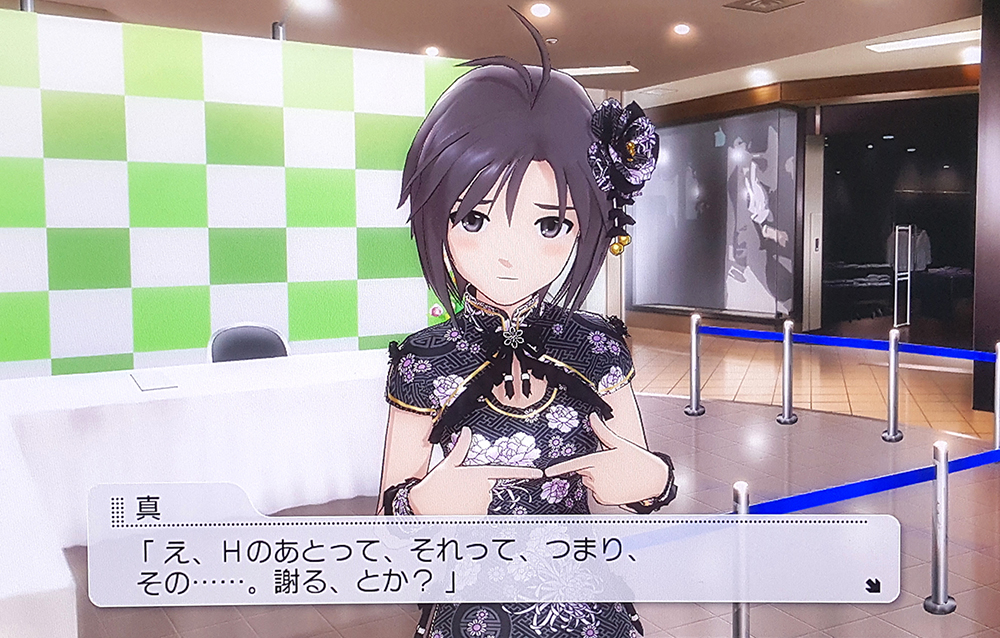The height and width of the screenshot is (638, 1000).
Task: Advance dialogue with the arrow indicator
Action: [873, 586]
